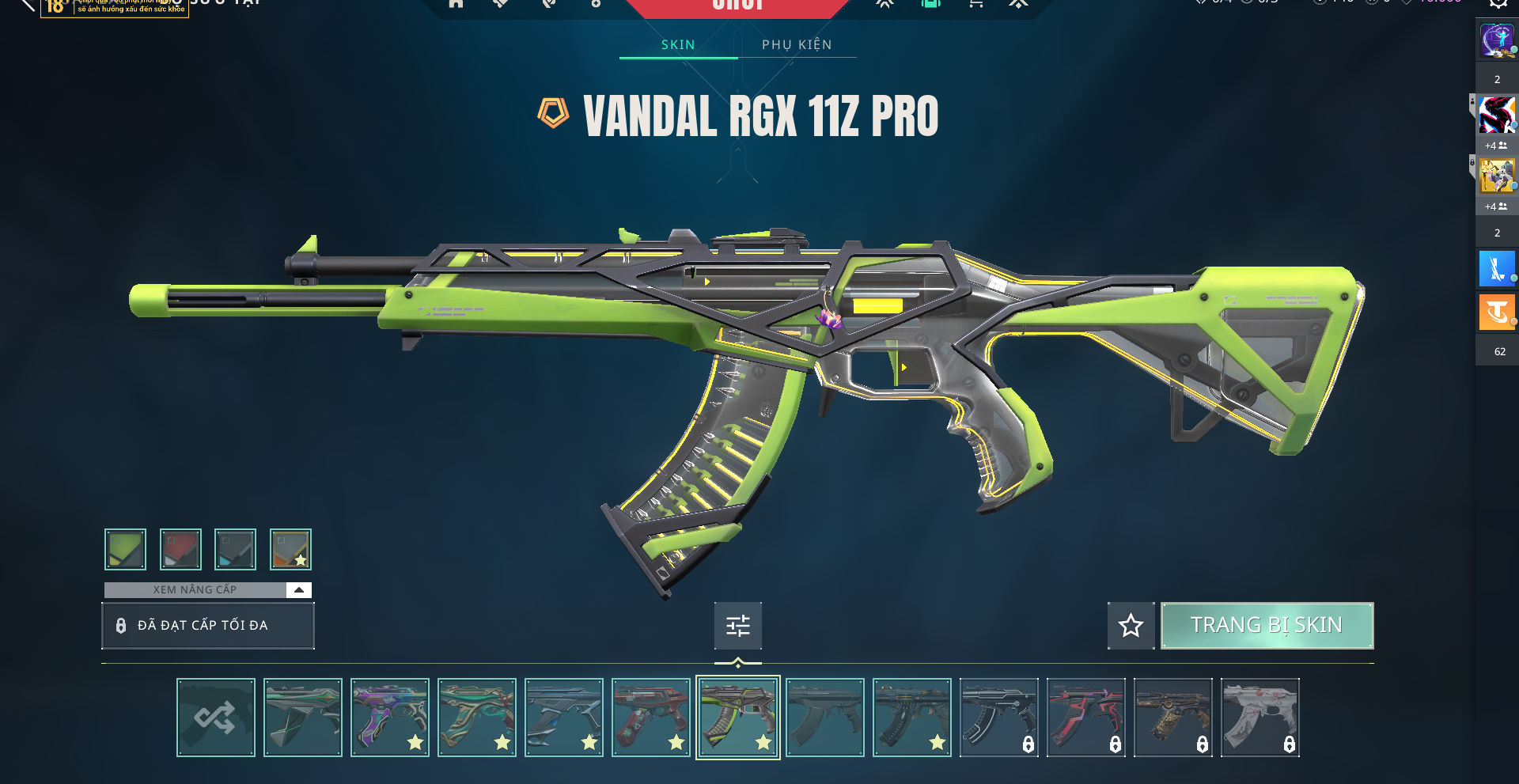The height and width of the screenshot is (784, 1519).
Task: Select the SKIN tab
Action: coord(678,45)
